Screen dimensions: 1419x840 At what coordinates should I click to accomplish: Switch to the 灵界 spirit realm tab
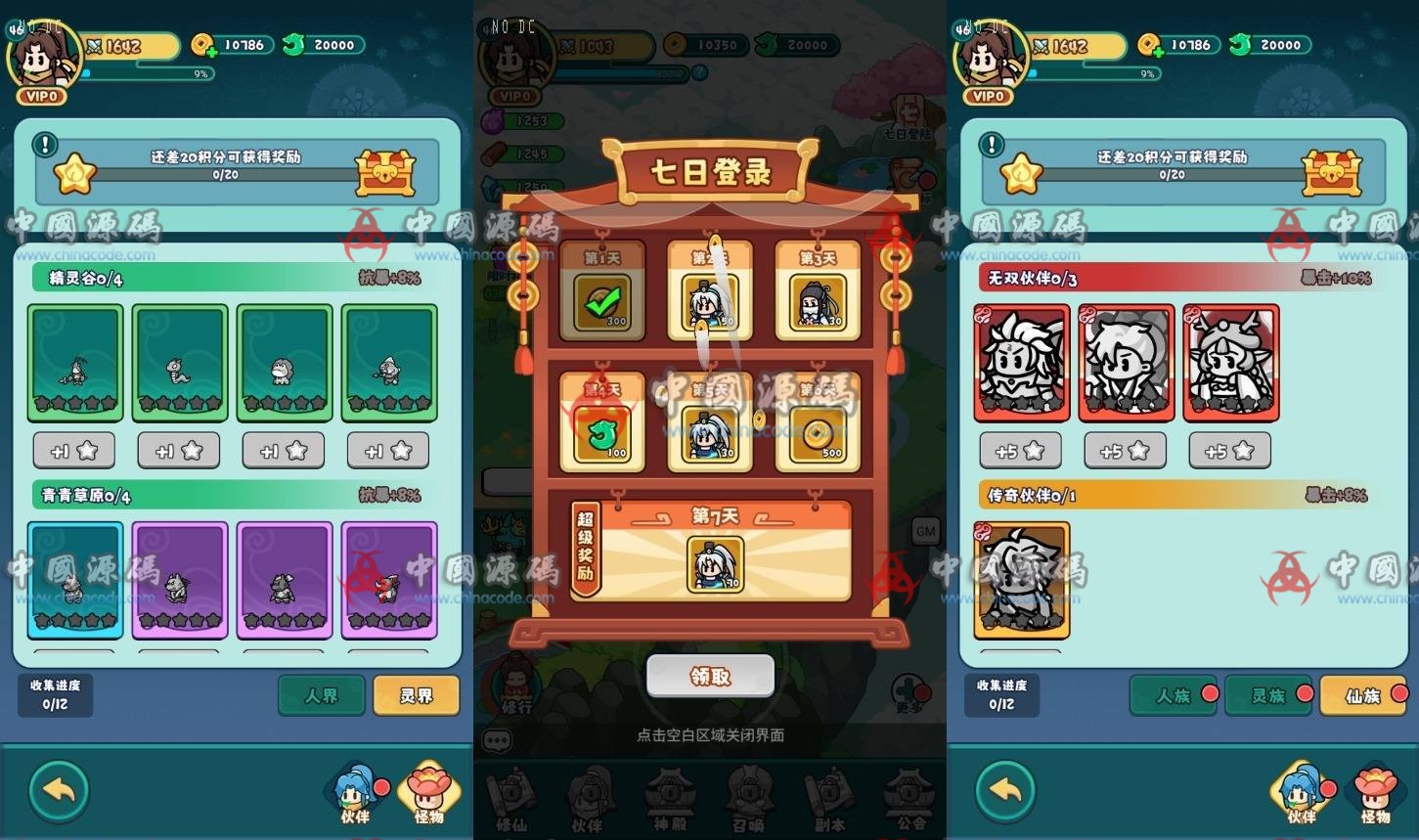[416, 695]
